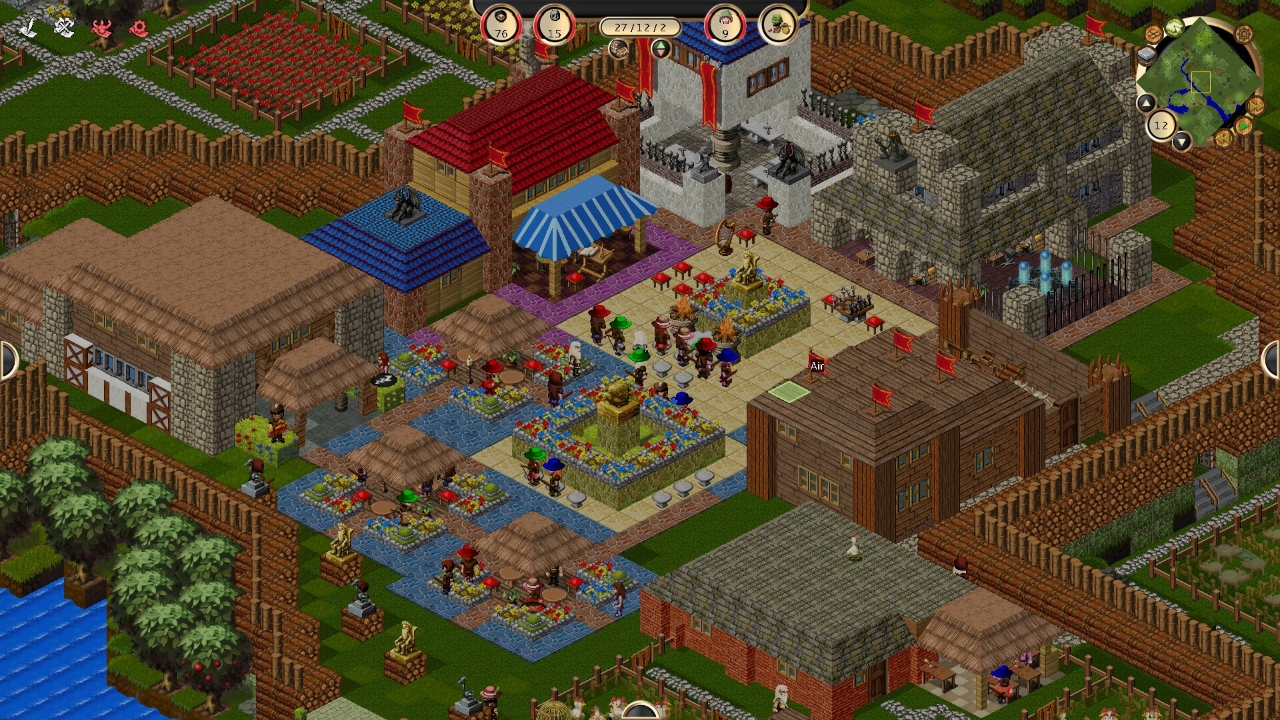
Task: Open the red monster head menu
Action: click(x=101, y=27)
